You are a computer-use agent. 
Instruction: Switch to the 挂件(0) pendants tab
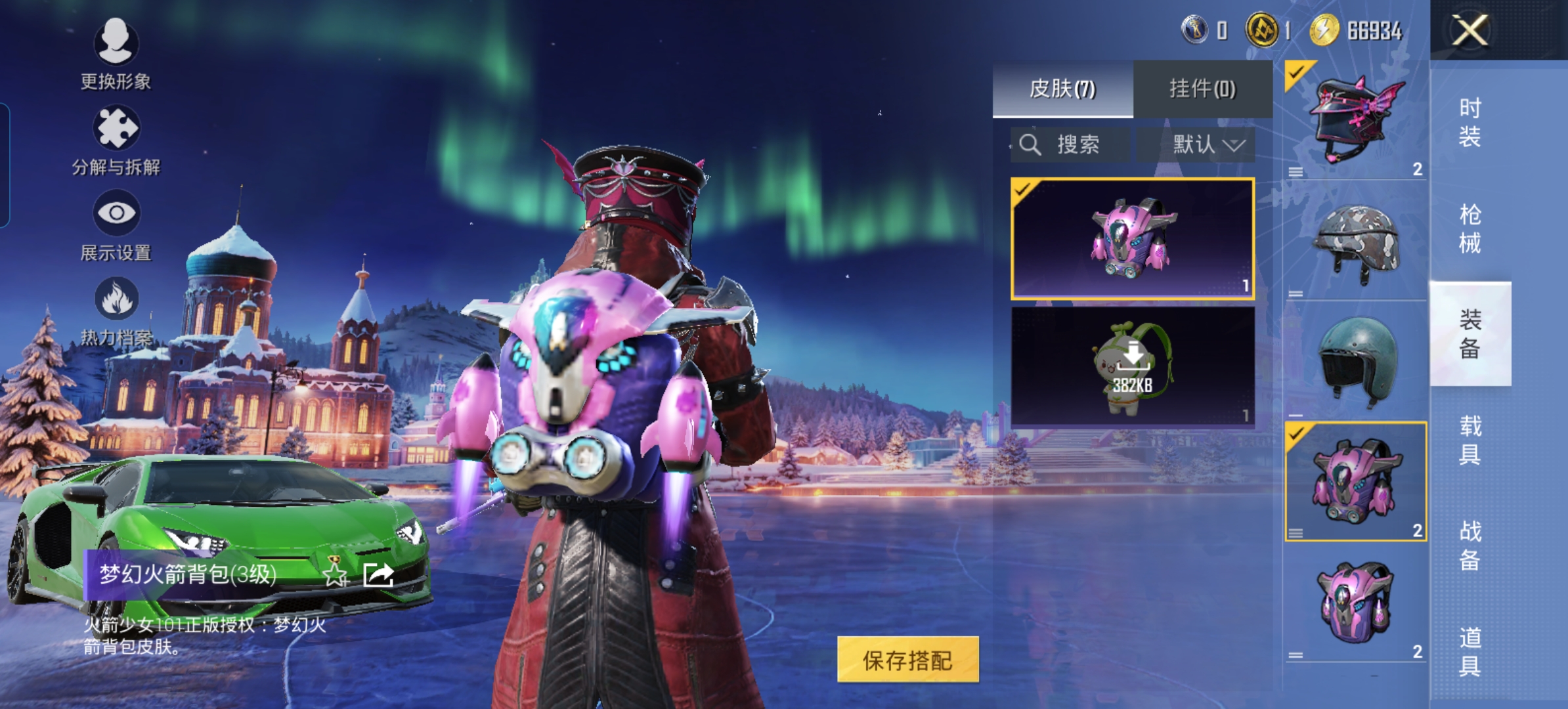click(1202, 89)
